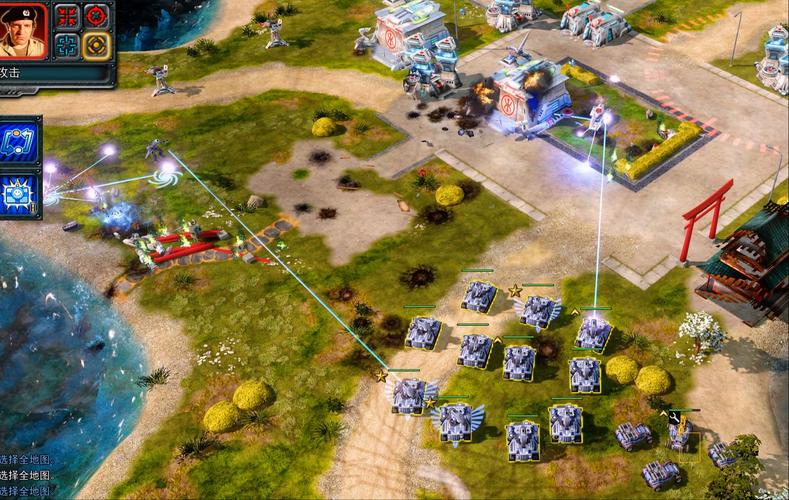
Task: Use the lower blue starburst support power
Action: pos(20,193)
